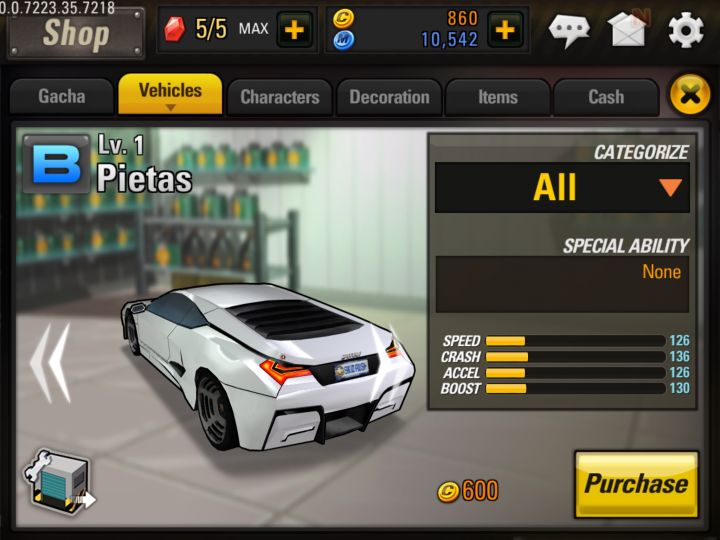Go to the Items tab
This screenshot has width=720, height=540.
tap(497, 97)
